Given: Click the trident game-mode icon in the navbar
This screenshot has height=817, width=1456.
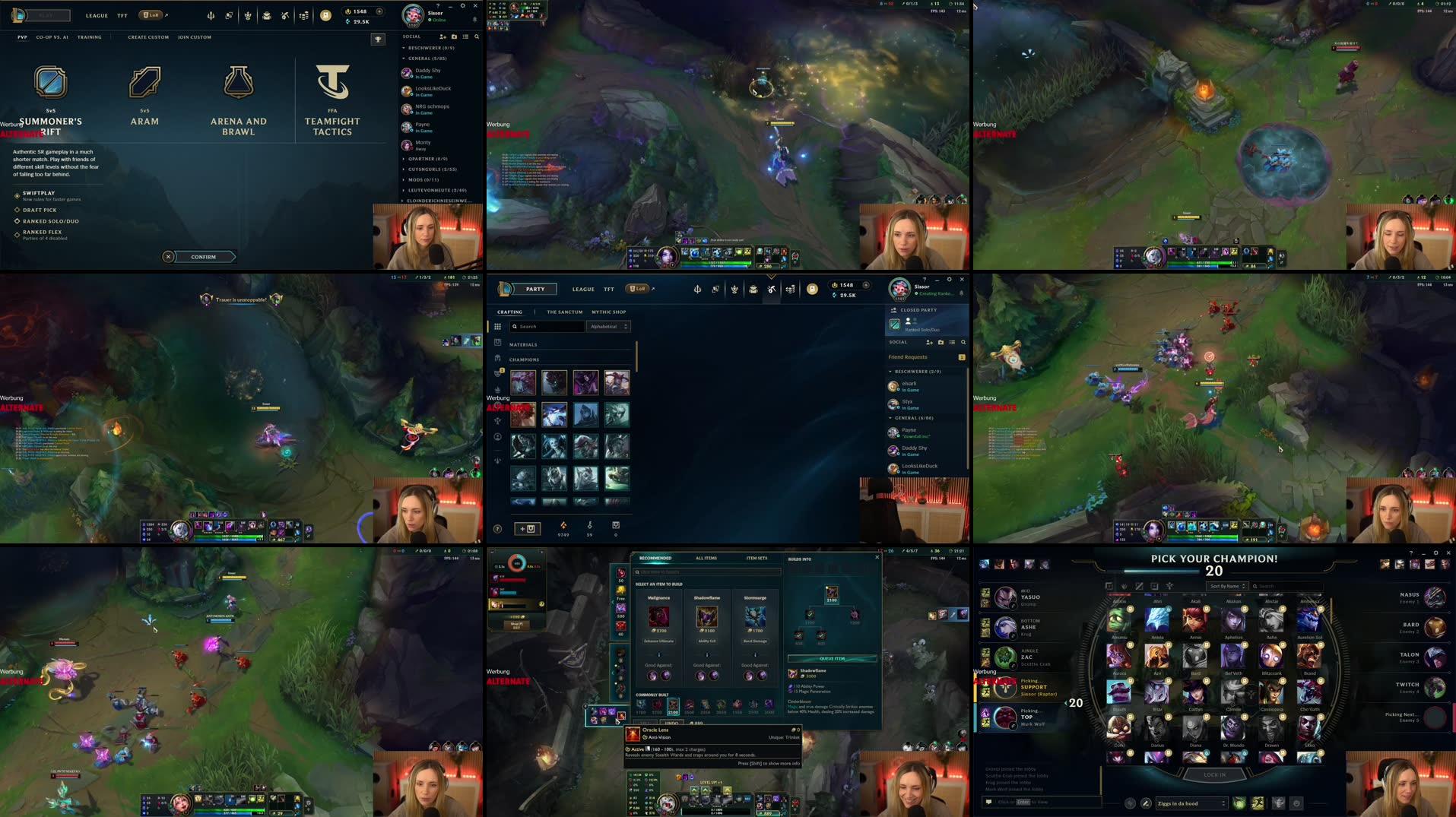Looking at the screenshot, I should (211, 15).
